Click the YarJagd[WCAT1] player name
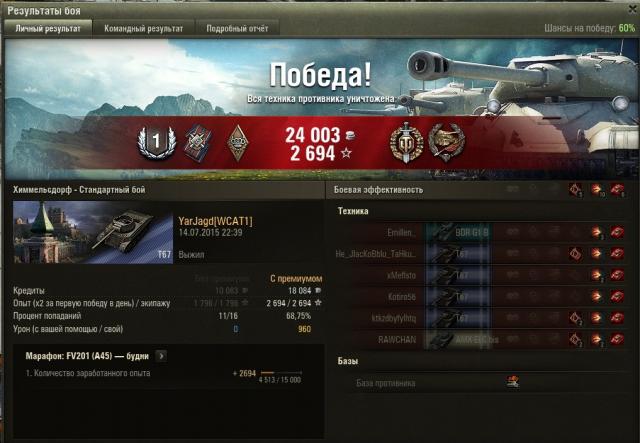 point(214,221)
